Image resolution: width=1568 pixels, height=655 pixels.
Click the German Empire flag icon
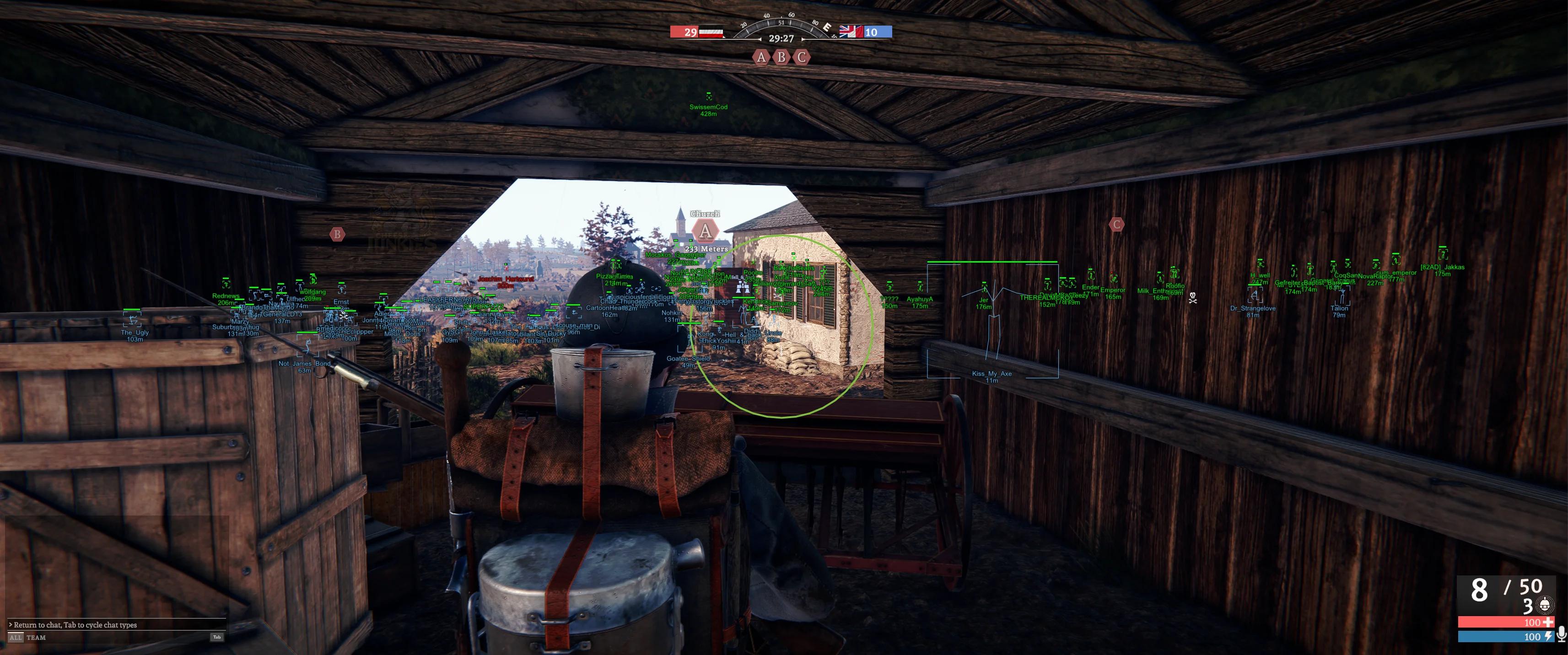[x=711, y=32]
